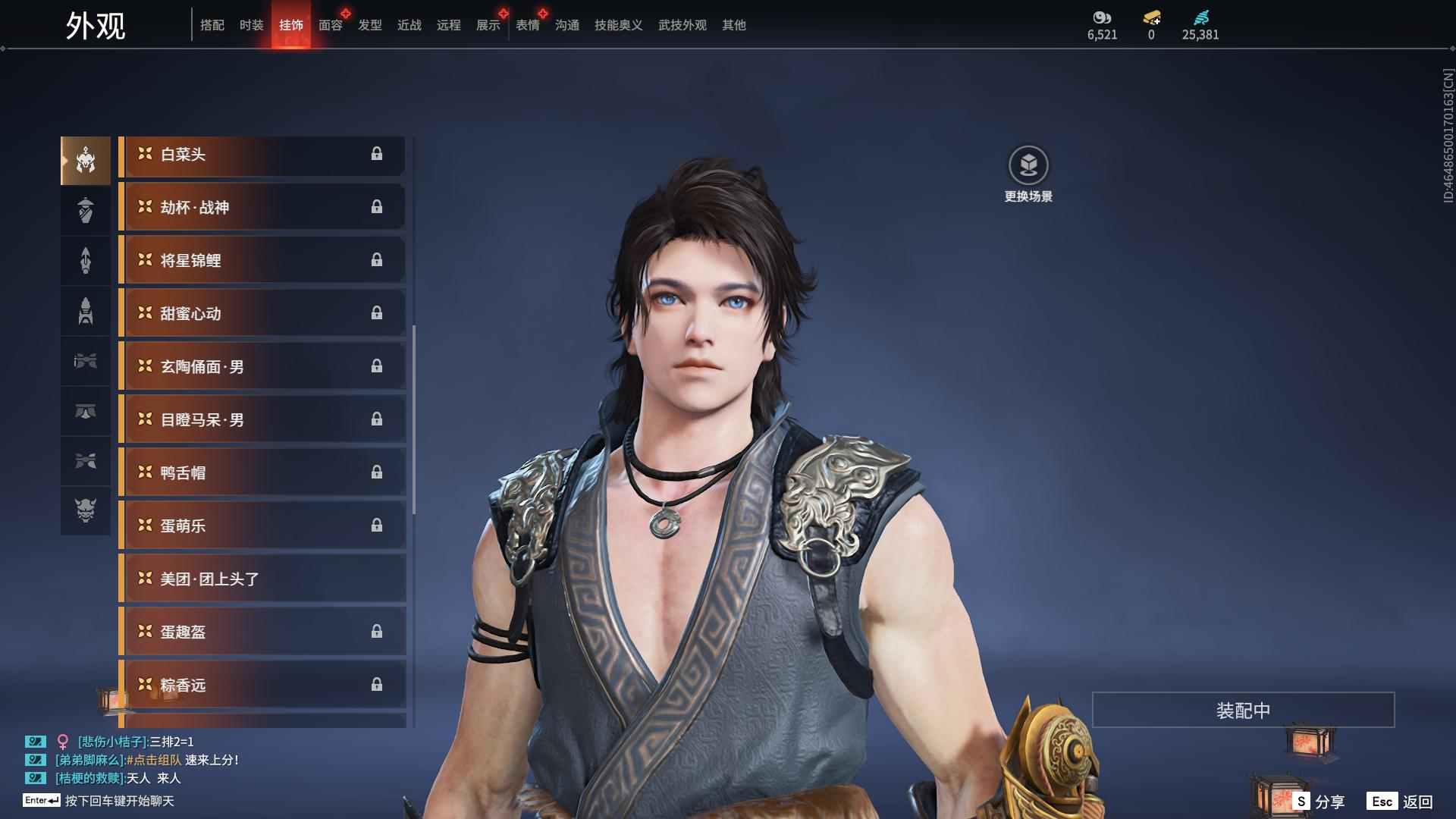Choose the 甜蜜心动 item
The width and height of the screenshot is (1456, 819).
[x=262, y=314]
